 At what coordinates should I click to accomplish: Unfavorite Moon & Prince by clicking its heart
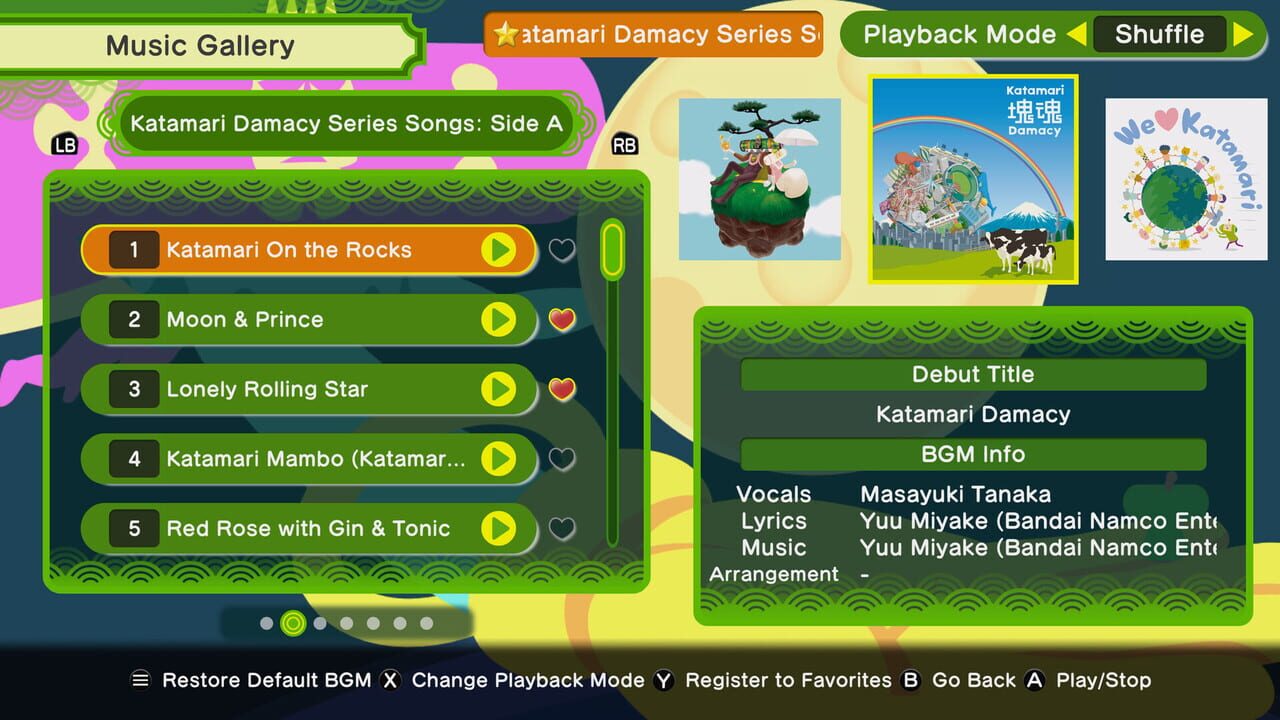(561, 319)
